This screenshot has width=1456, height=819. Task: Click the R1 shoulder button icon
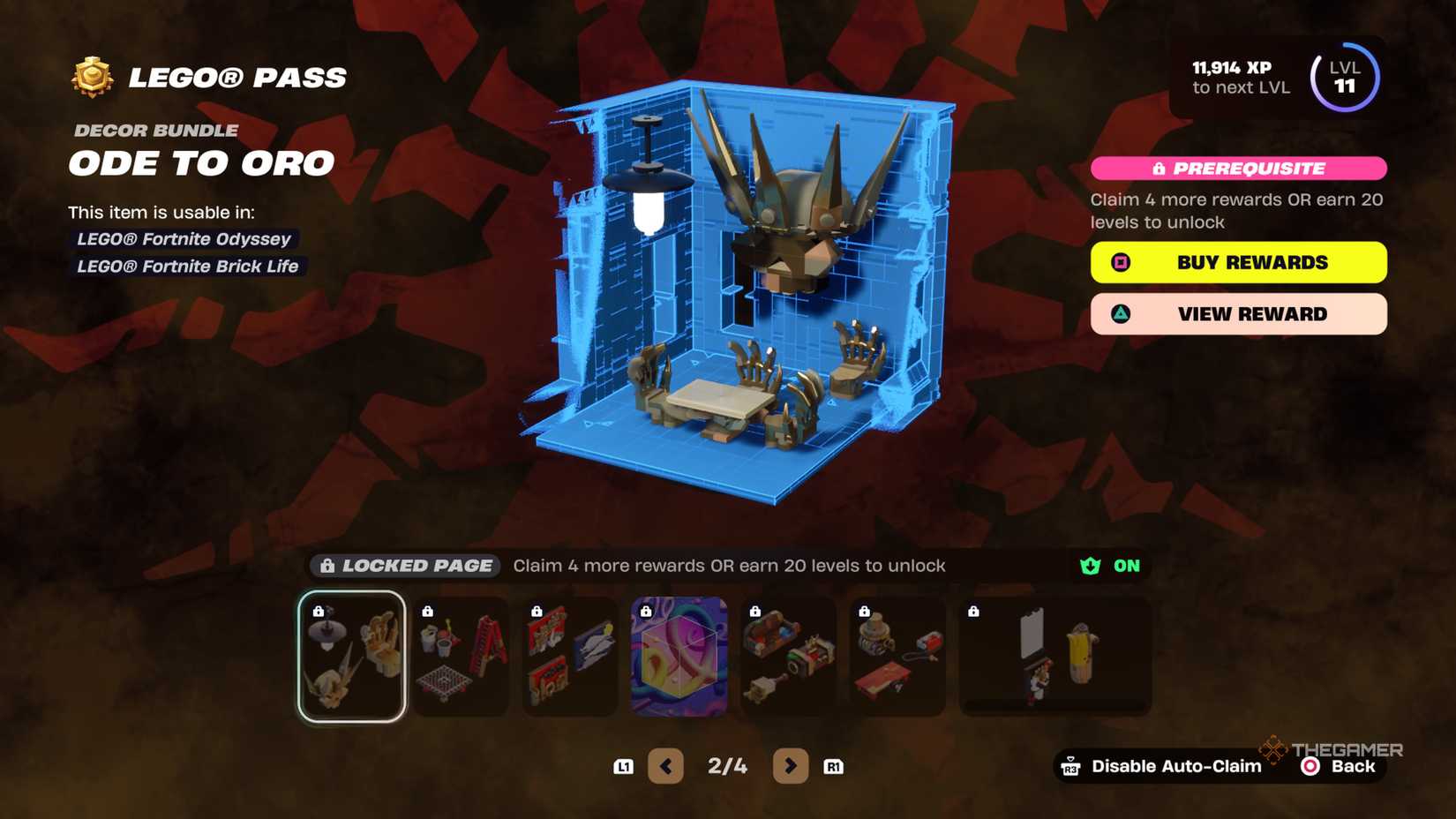coord(832,766)
